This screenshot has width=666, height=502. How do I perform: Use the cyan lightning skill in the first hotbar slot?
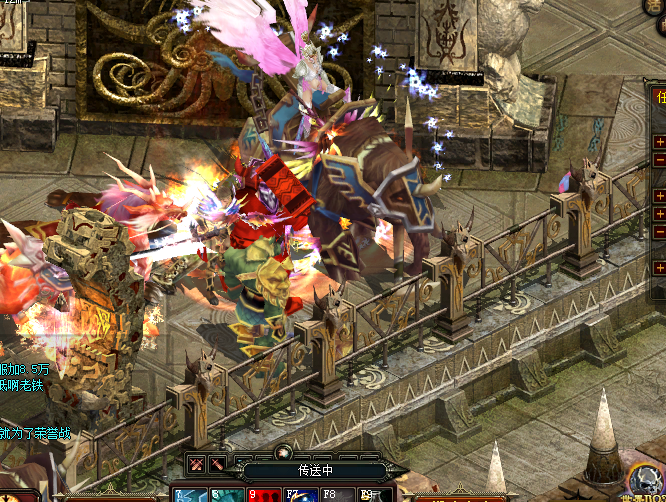[x=188, y=495]
